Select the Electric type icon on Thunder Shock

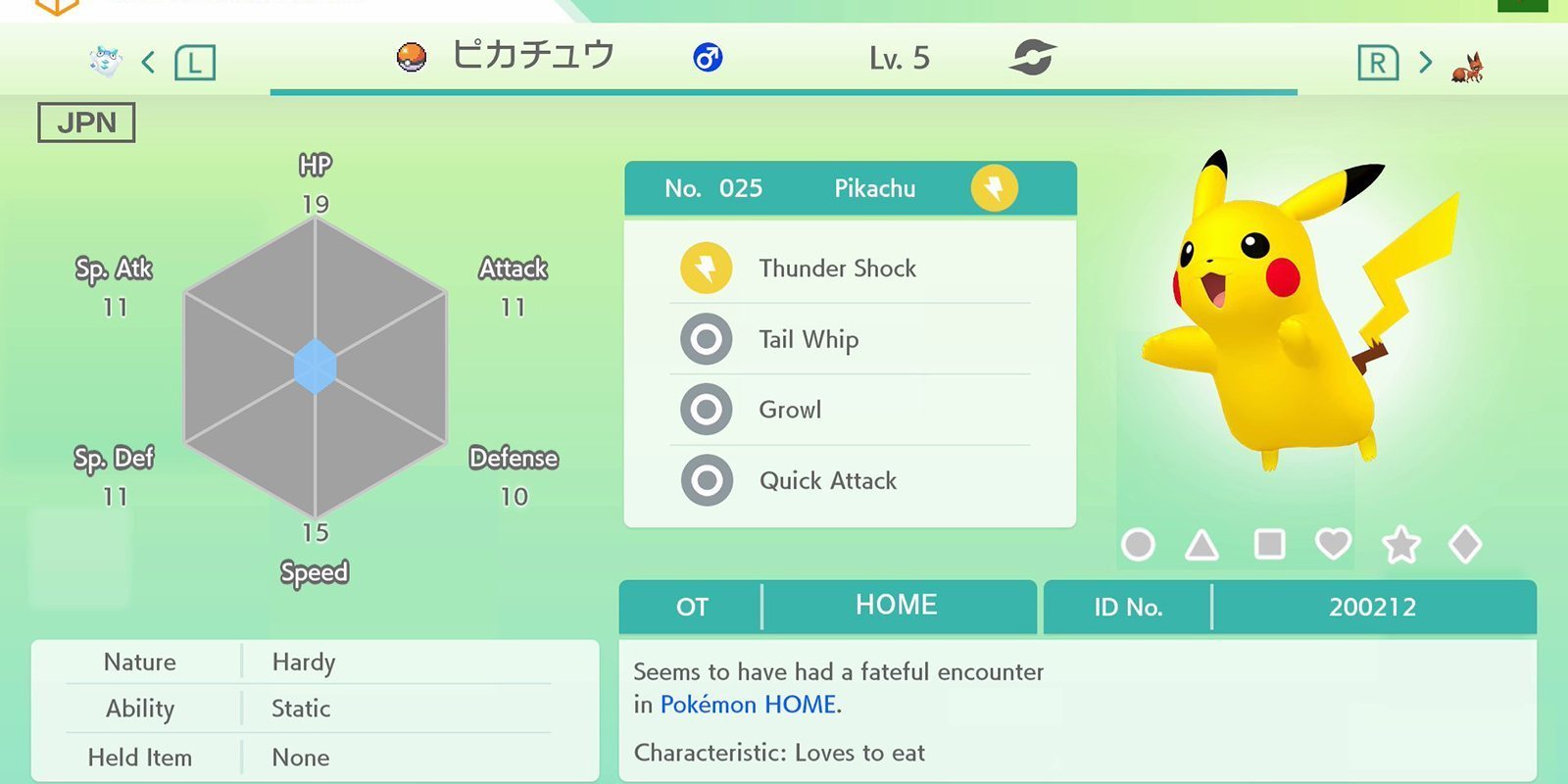point(705,268)
